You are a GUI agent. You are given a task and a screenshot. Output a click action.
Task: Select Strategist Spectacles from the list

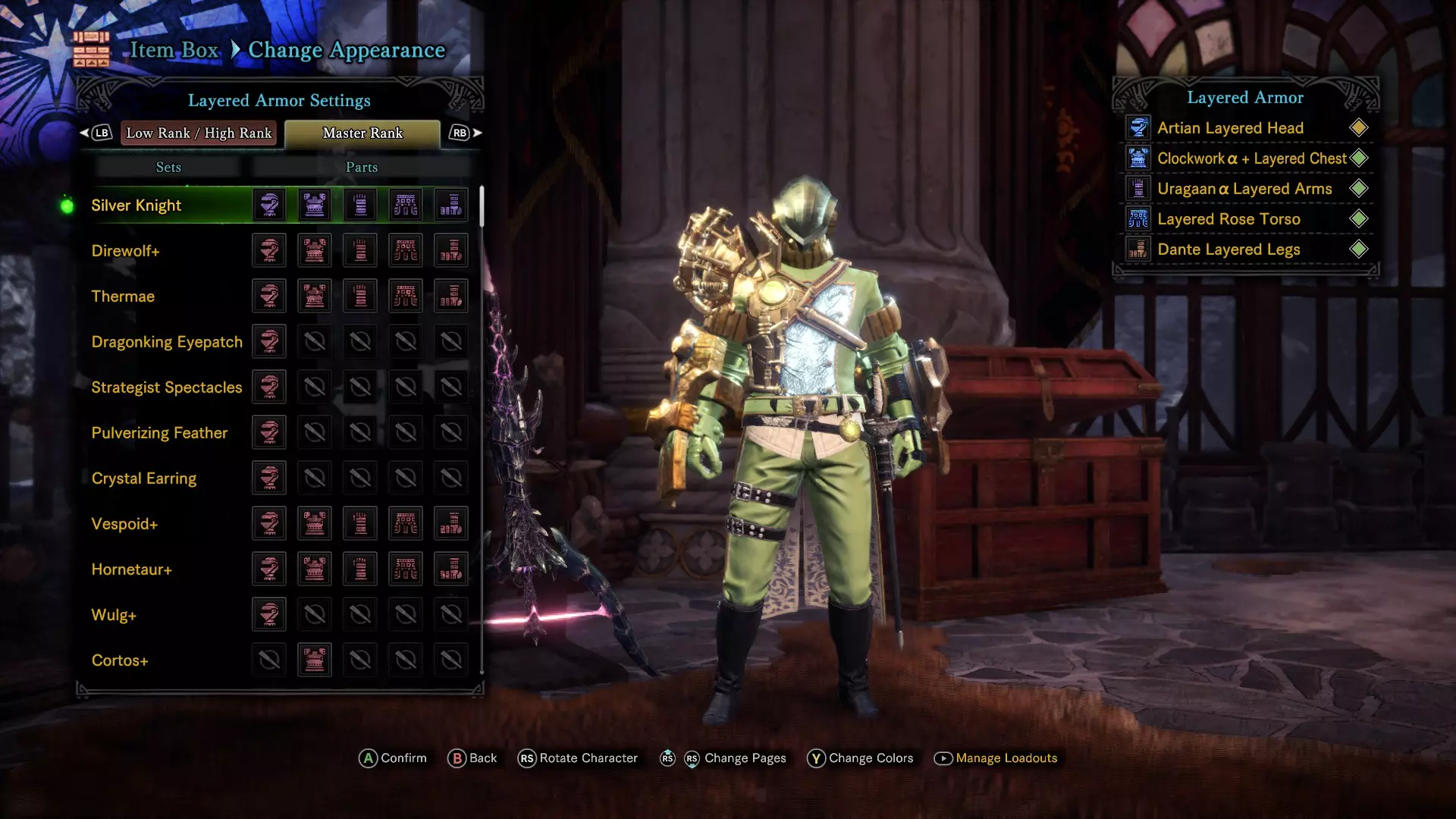[167, 388]
